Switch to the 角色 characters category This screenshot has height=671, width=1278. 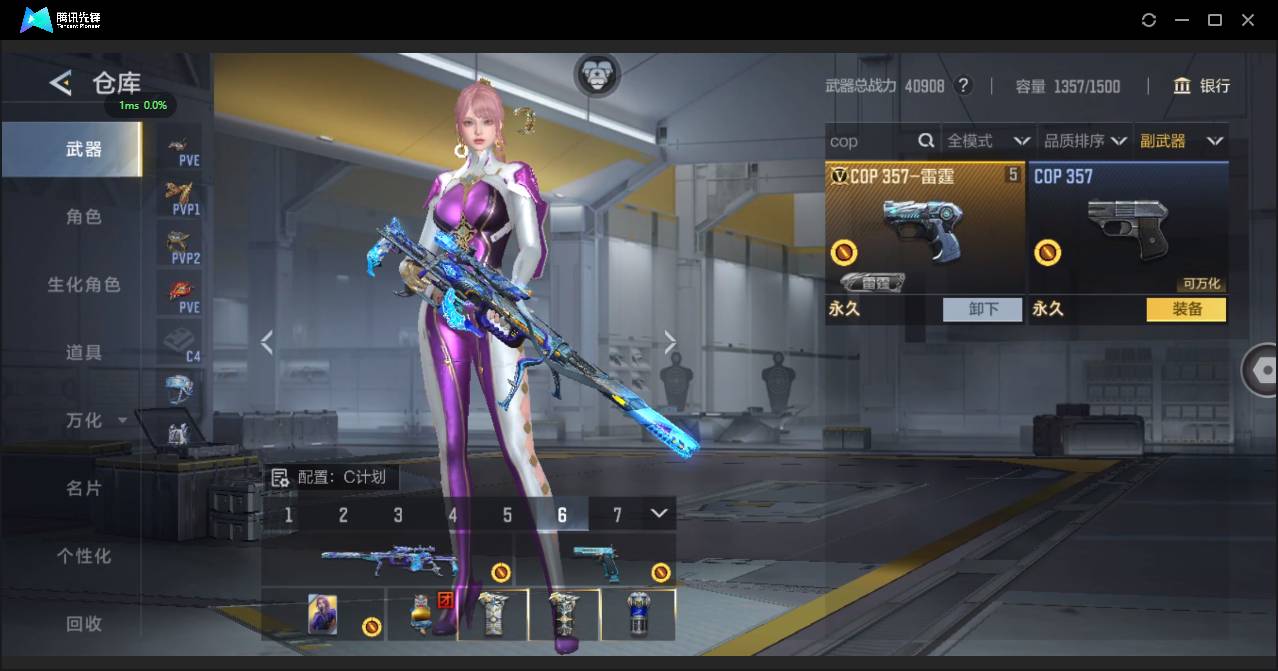point(84,217)
